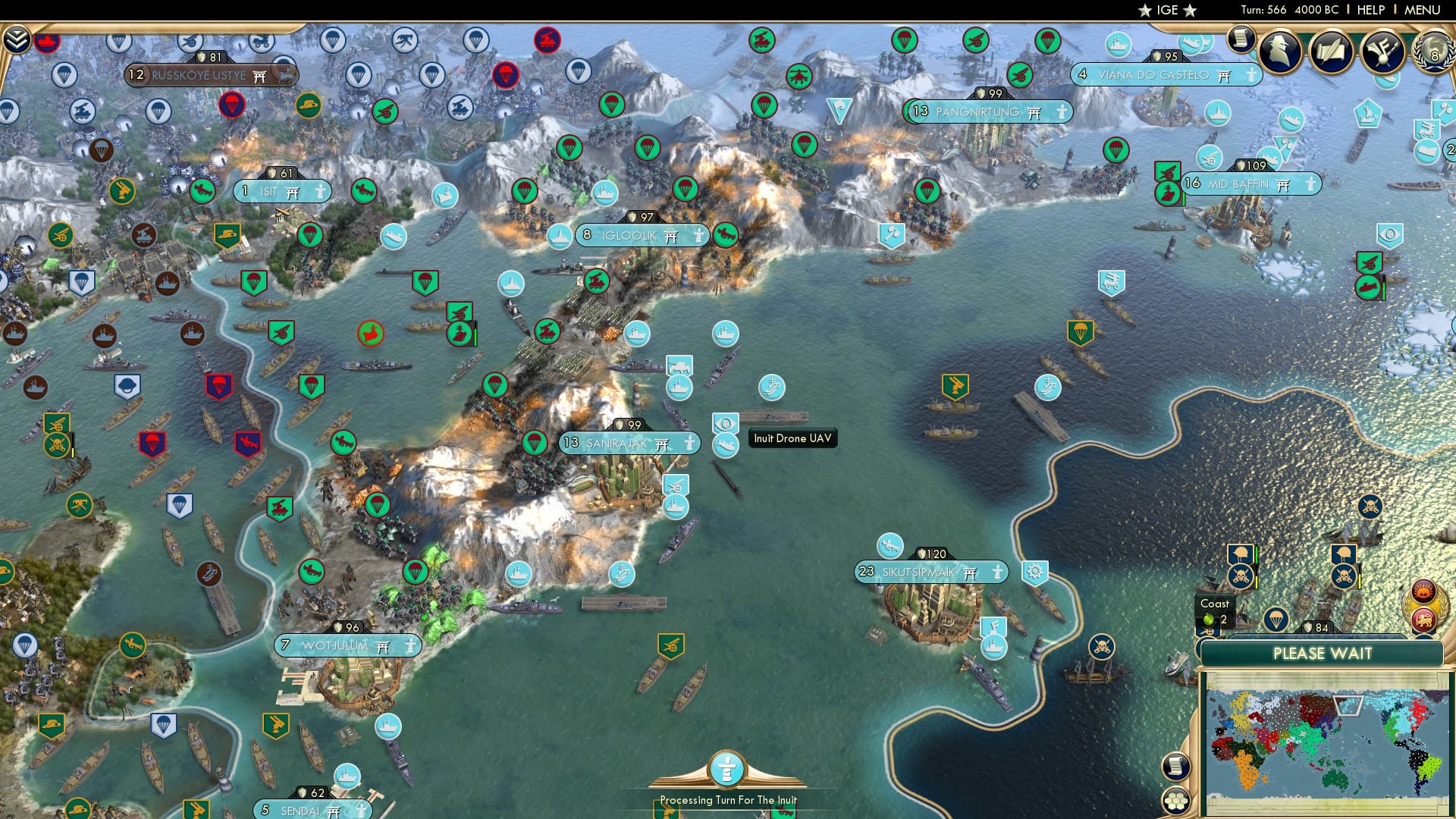
Task: Open the Espionage overview spy icon
Action: [1280, 50]
